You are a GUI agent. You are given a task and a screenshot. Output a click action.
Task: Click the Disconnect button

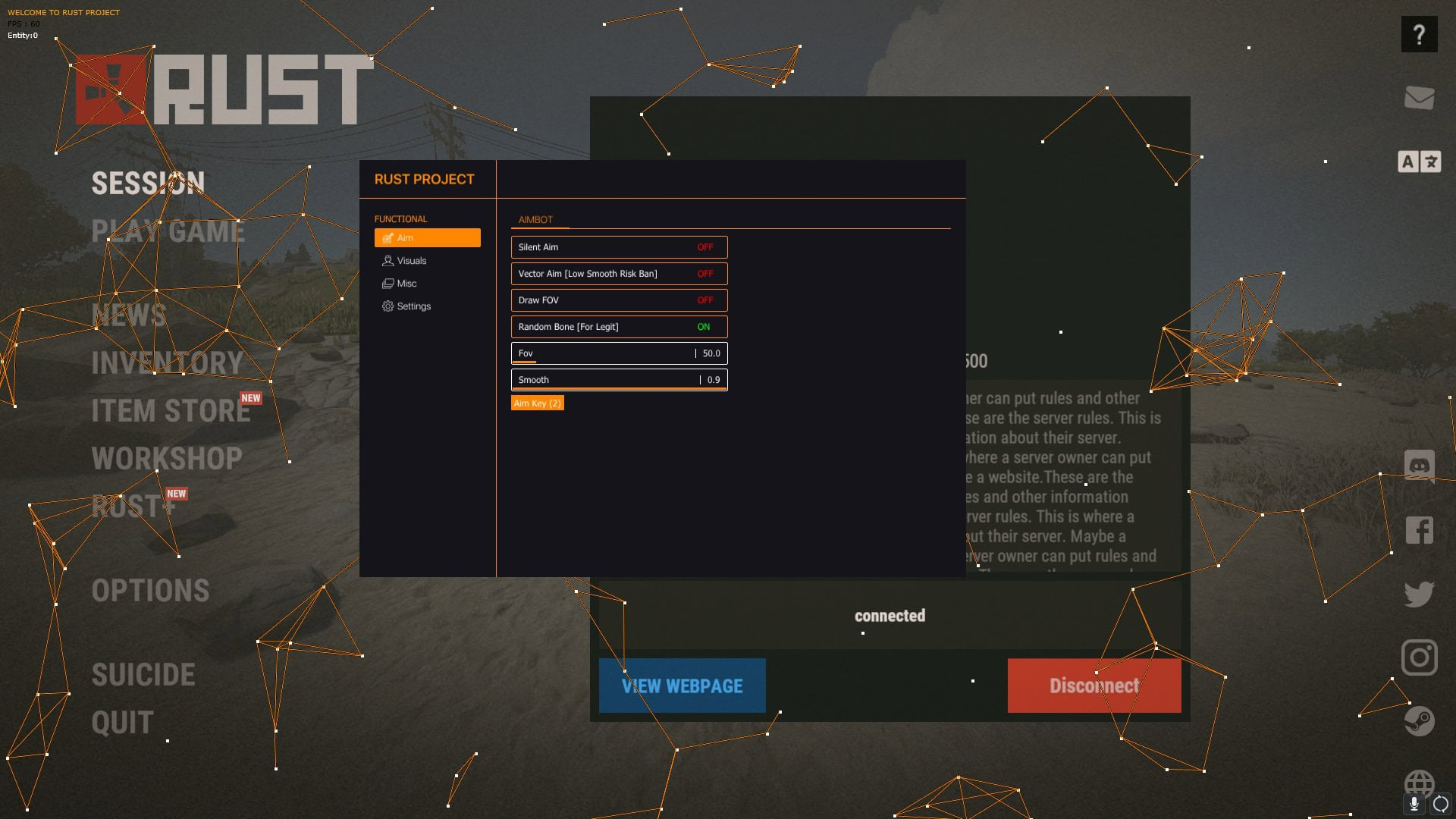pos(1094,686)
